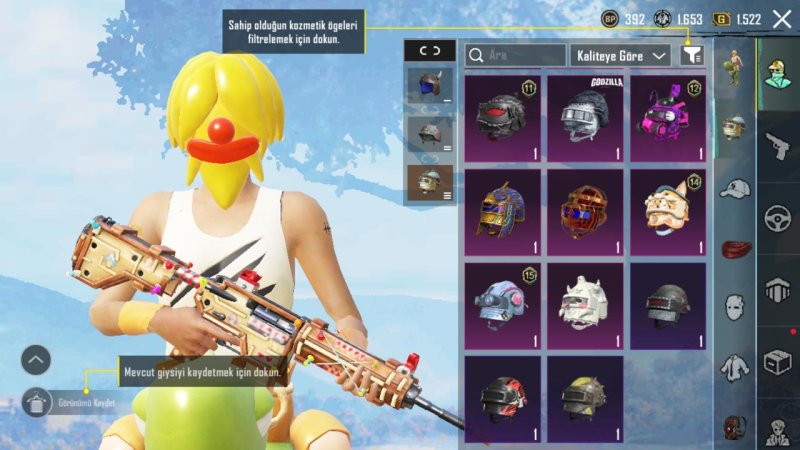
Task: Open the box crate category
Action: pos(777,362)
